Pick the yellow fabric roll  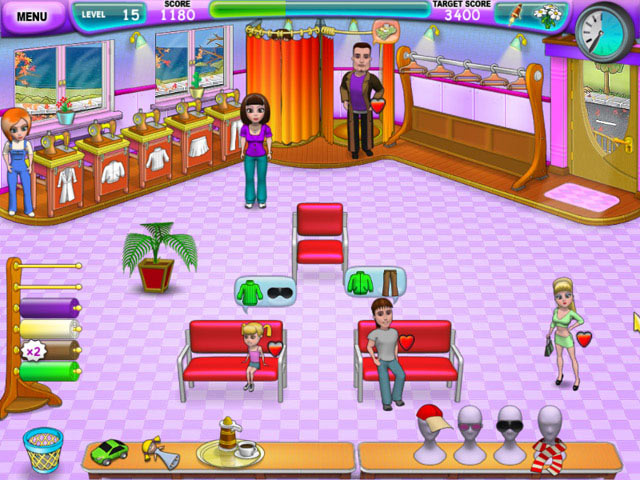(x=50, y=329)
